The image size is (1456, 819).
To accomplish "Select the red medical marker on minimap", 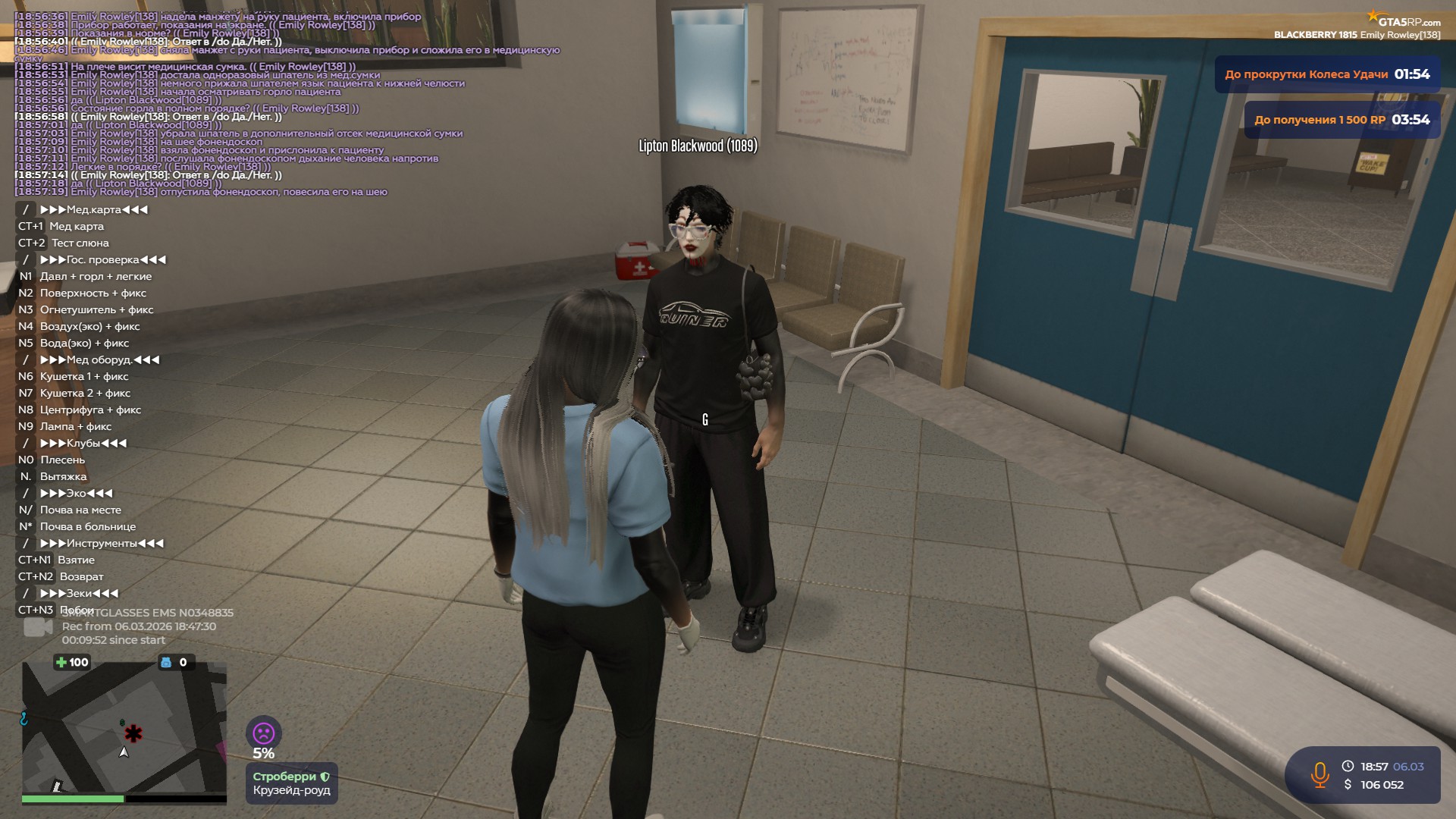I will click(x=133, y=733).
